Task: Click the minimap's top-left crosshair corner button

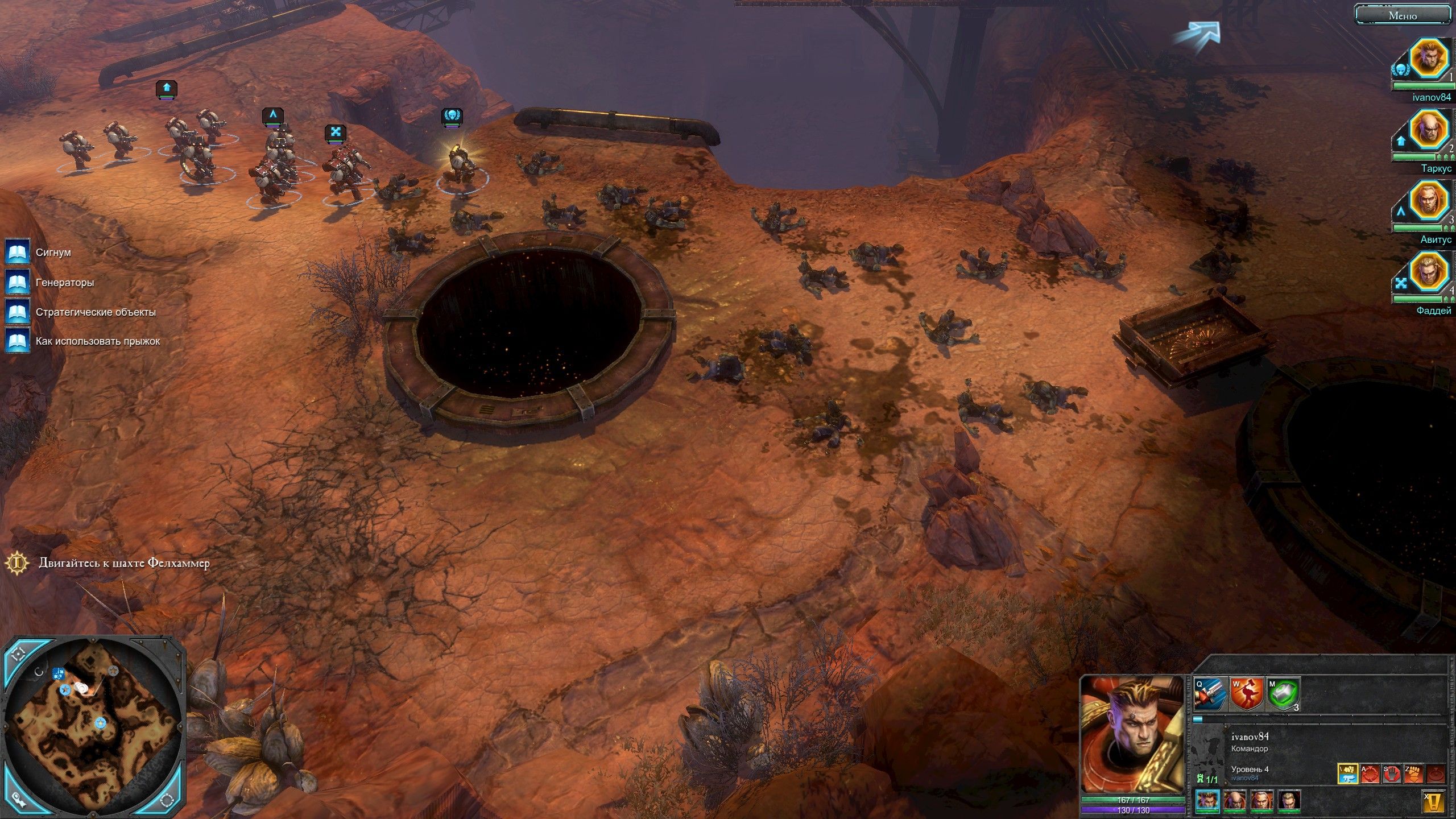Action: coord(19,654)
